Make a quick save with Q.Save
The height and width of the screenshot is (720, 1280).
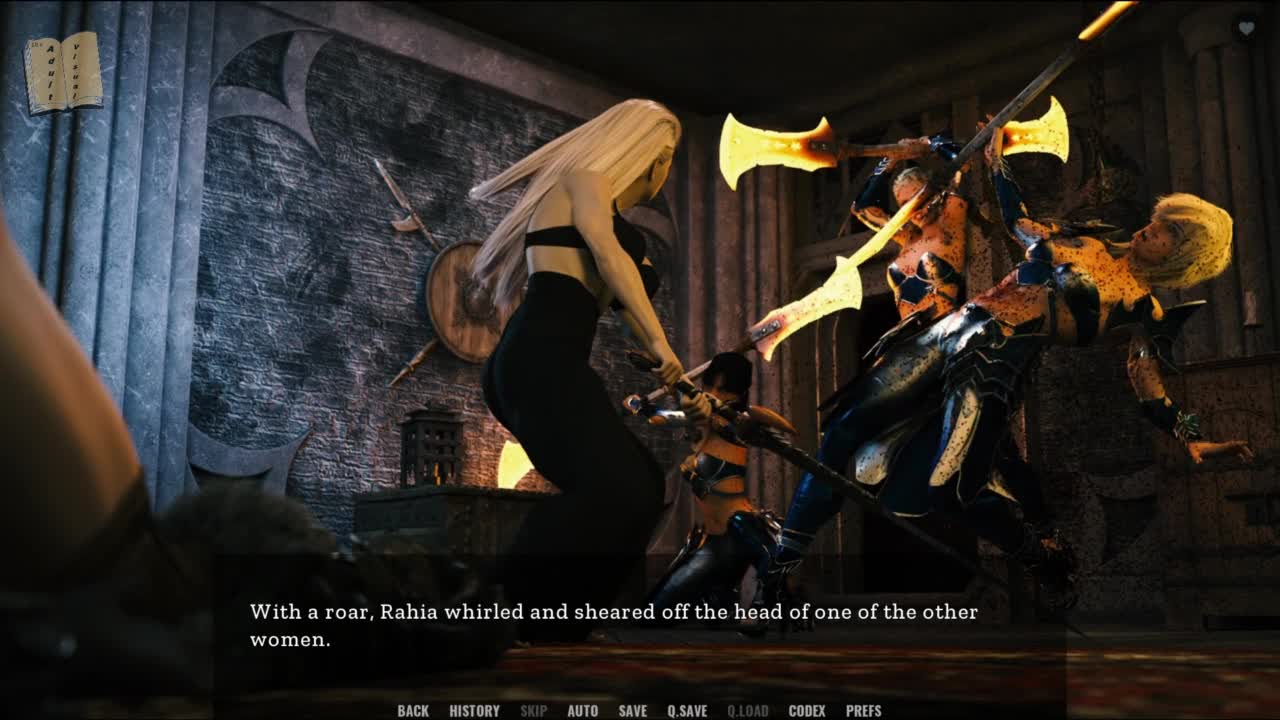click(687, 711)
